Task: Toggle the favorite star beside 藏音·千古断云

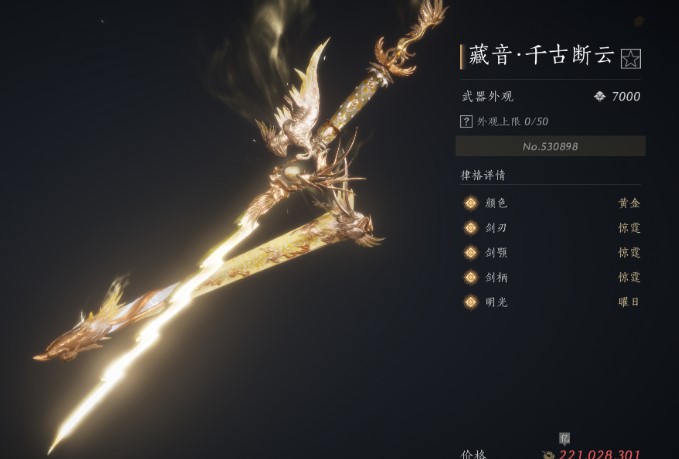Action: [630, 59]
